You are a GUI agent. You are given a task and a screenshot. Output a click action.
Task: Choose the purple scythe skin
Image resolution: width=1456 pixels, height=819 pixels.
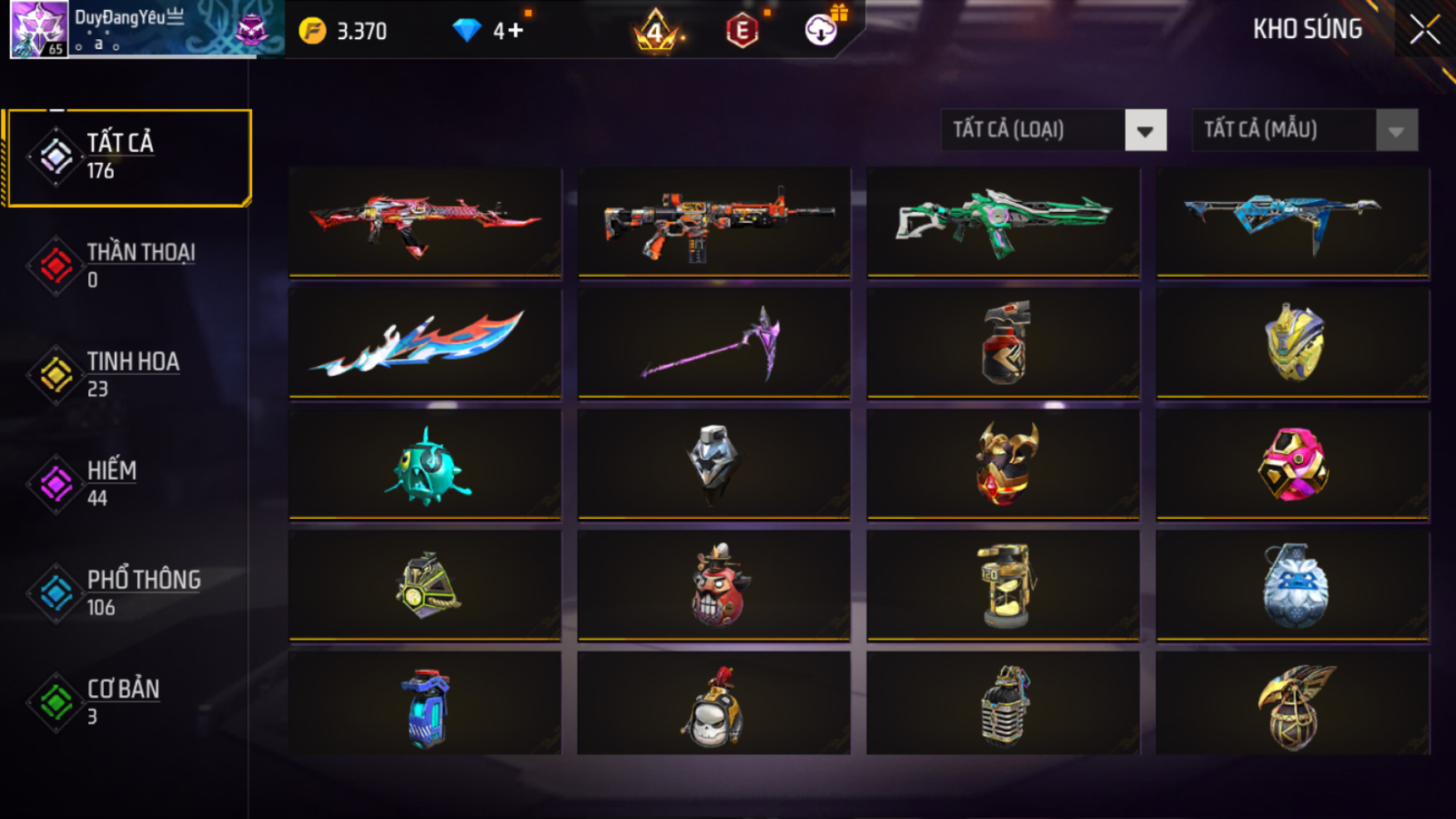pos(714,343)
